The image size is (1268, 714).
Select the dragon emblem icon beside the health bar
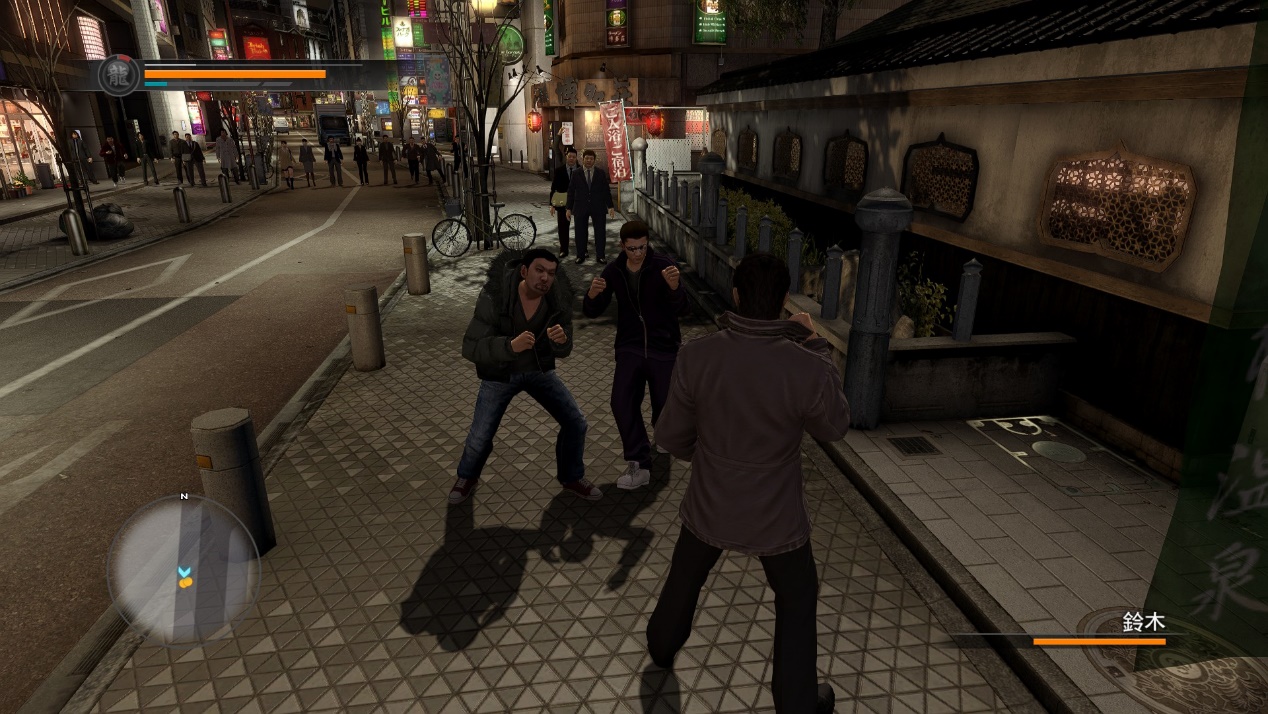coord(118,75)
